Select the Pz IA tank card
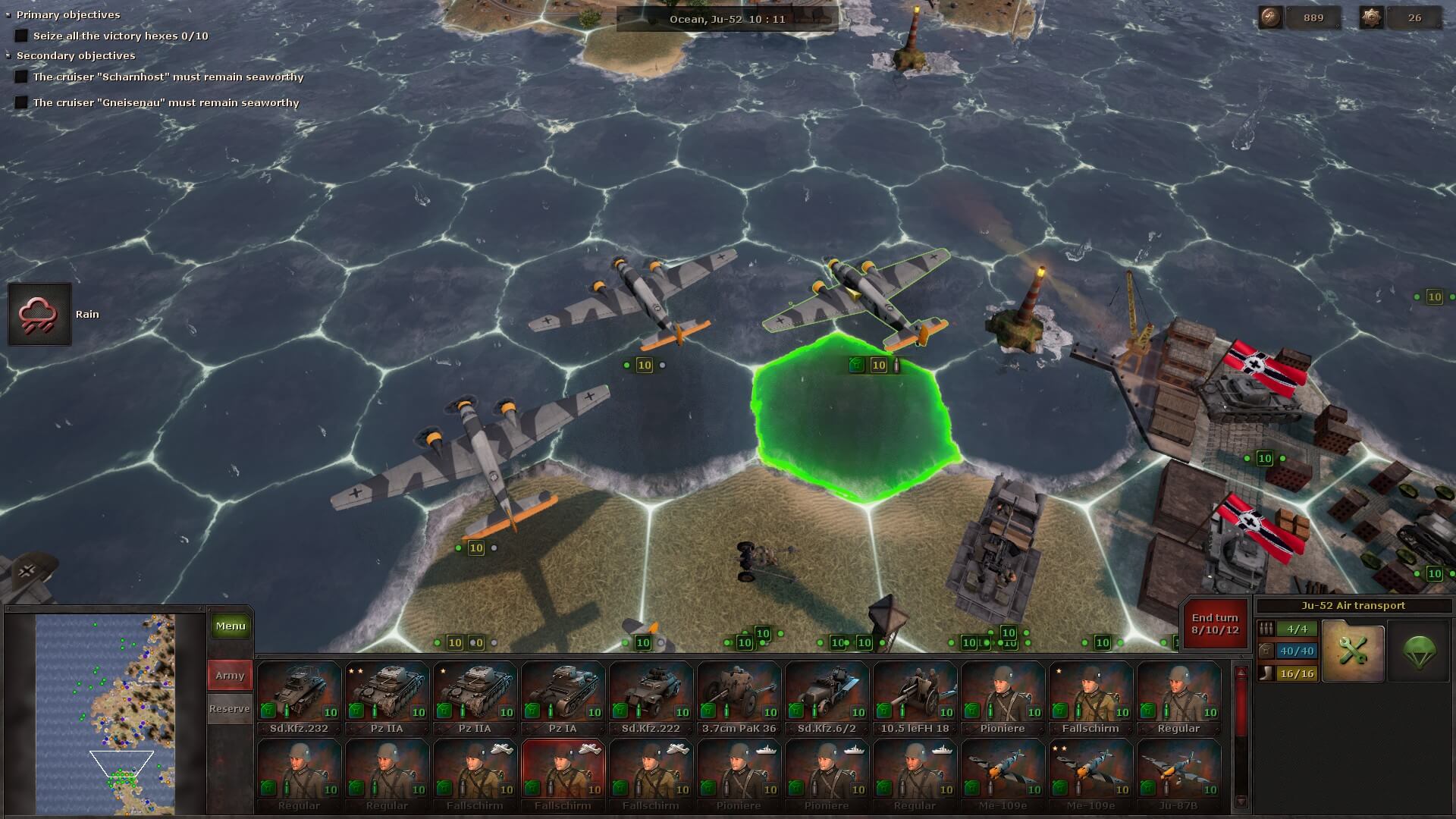 (x=563, y=697)
